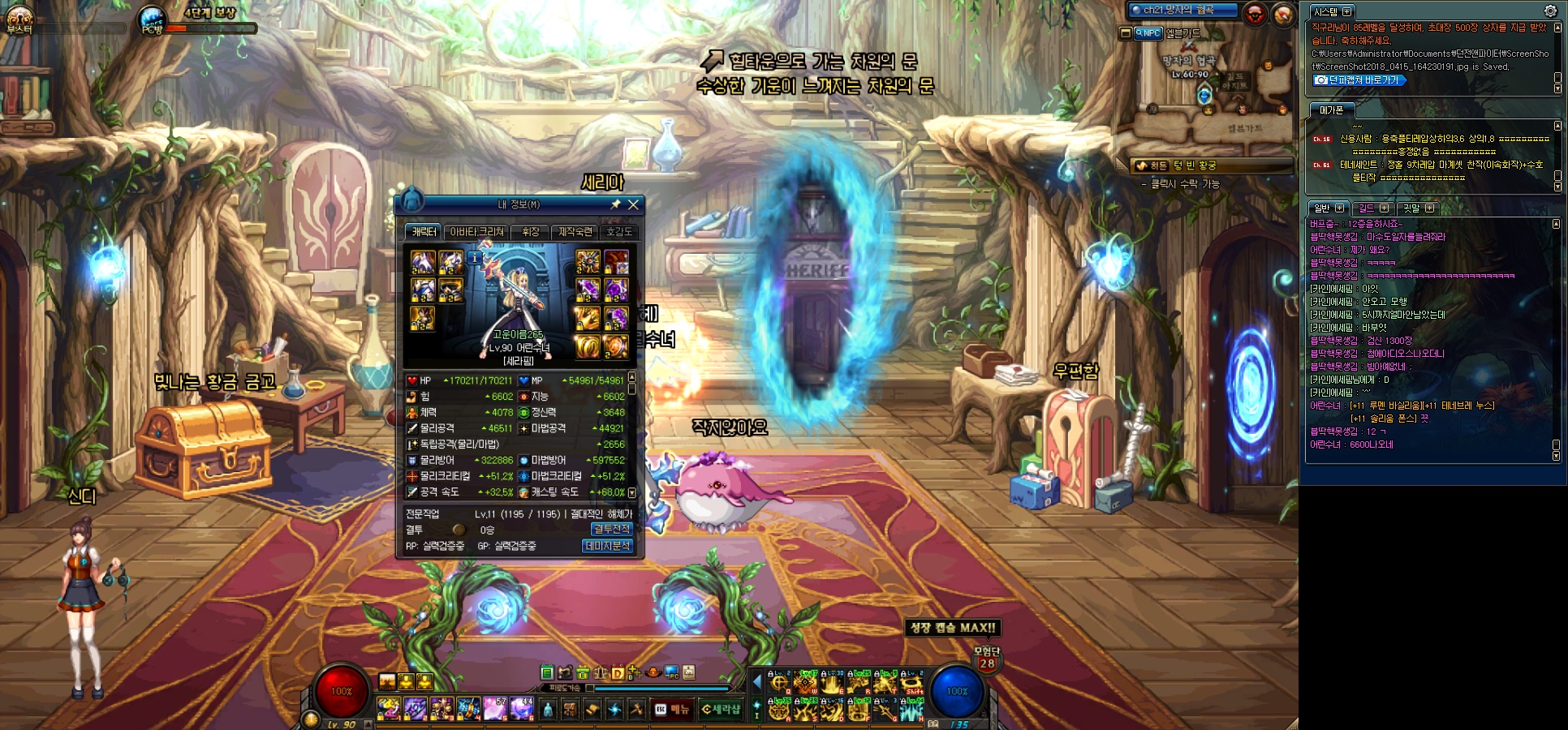Accept the 히든 텅 빈 황궁 quest tracker
The height and width of the screenshot is (730, 1568).
click(1211, 165)
